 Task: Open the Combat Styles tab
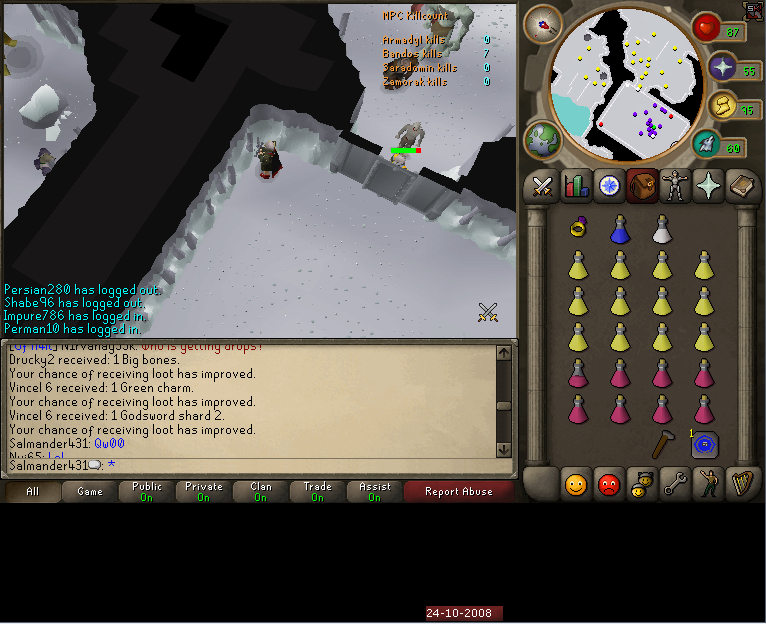542,186
